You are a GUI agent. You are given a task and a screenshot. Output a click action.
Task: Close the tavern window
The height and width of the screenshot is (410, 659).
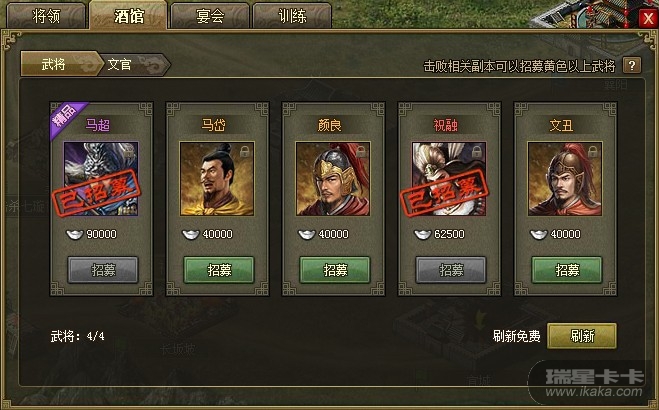click(x=646, y=18)
